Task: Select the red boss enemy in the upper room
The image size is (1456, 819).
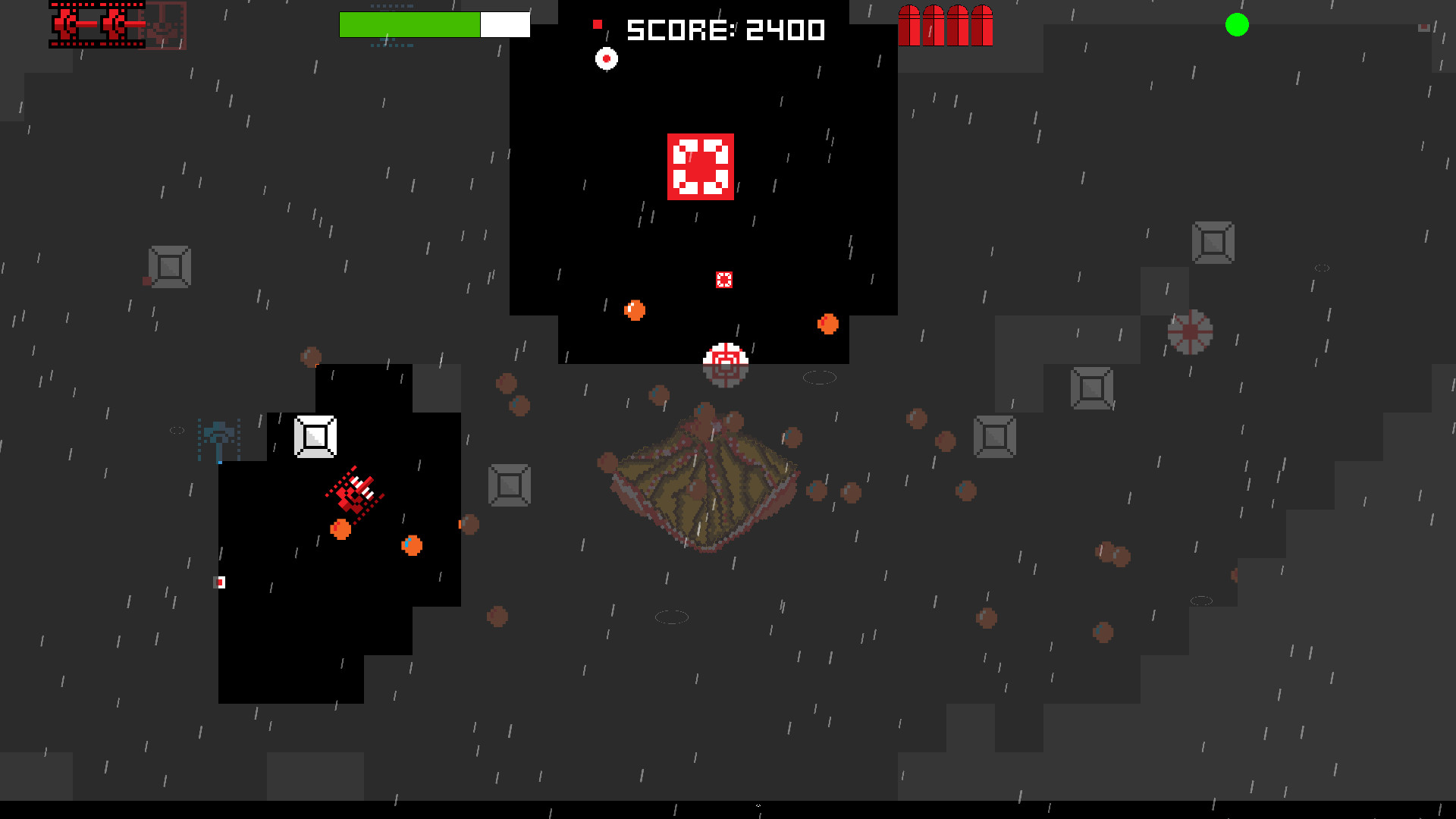Action: (x=701, y=166)
